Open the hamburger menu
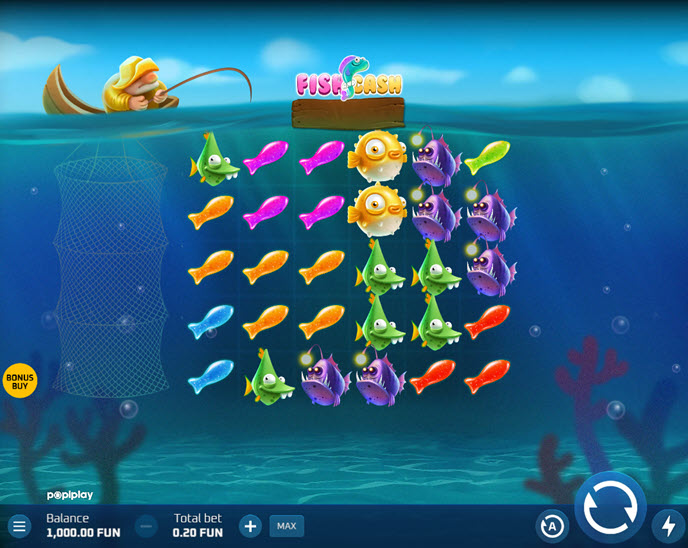This screenshot has height=548, width=688. [19, 525]
